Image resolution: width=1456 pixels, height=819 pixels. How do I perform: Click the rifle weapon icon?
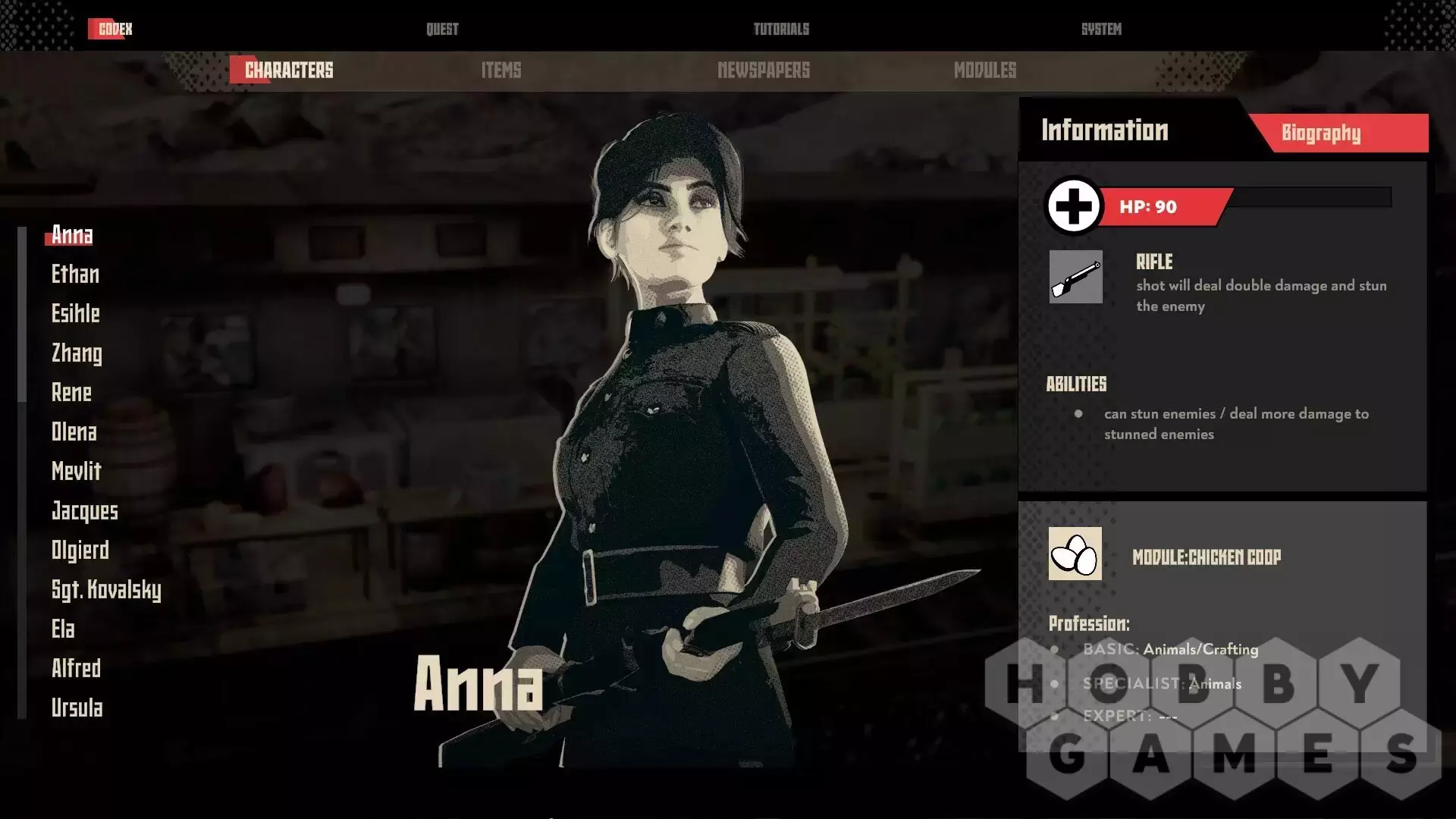1075,277
